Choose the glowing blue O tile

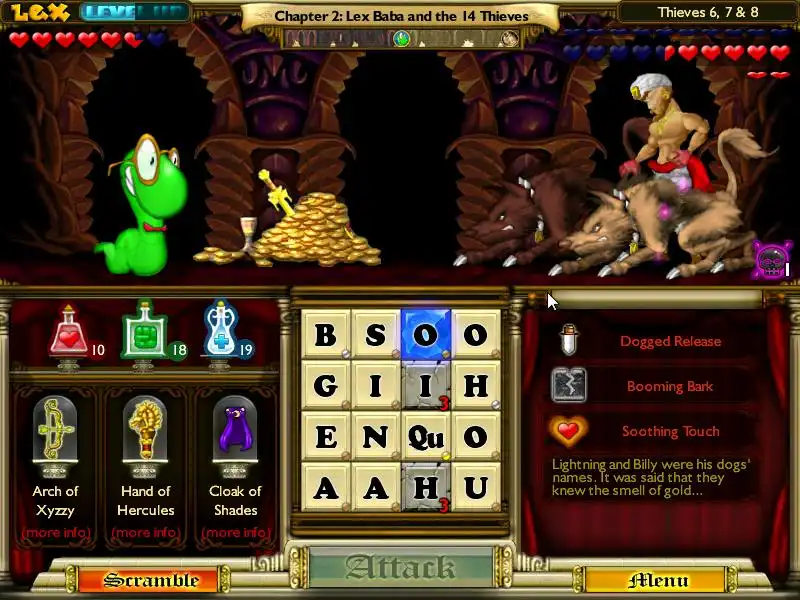pos(426,334)
